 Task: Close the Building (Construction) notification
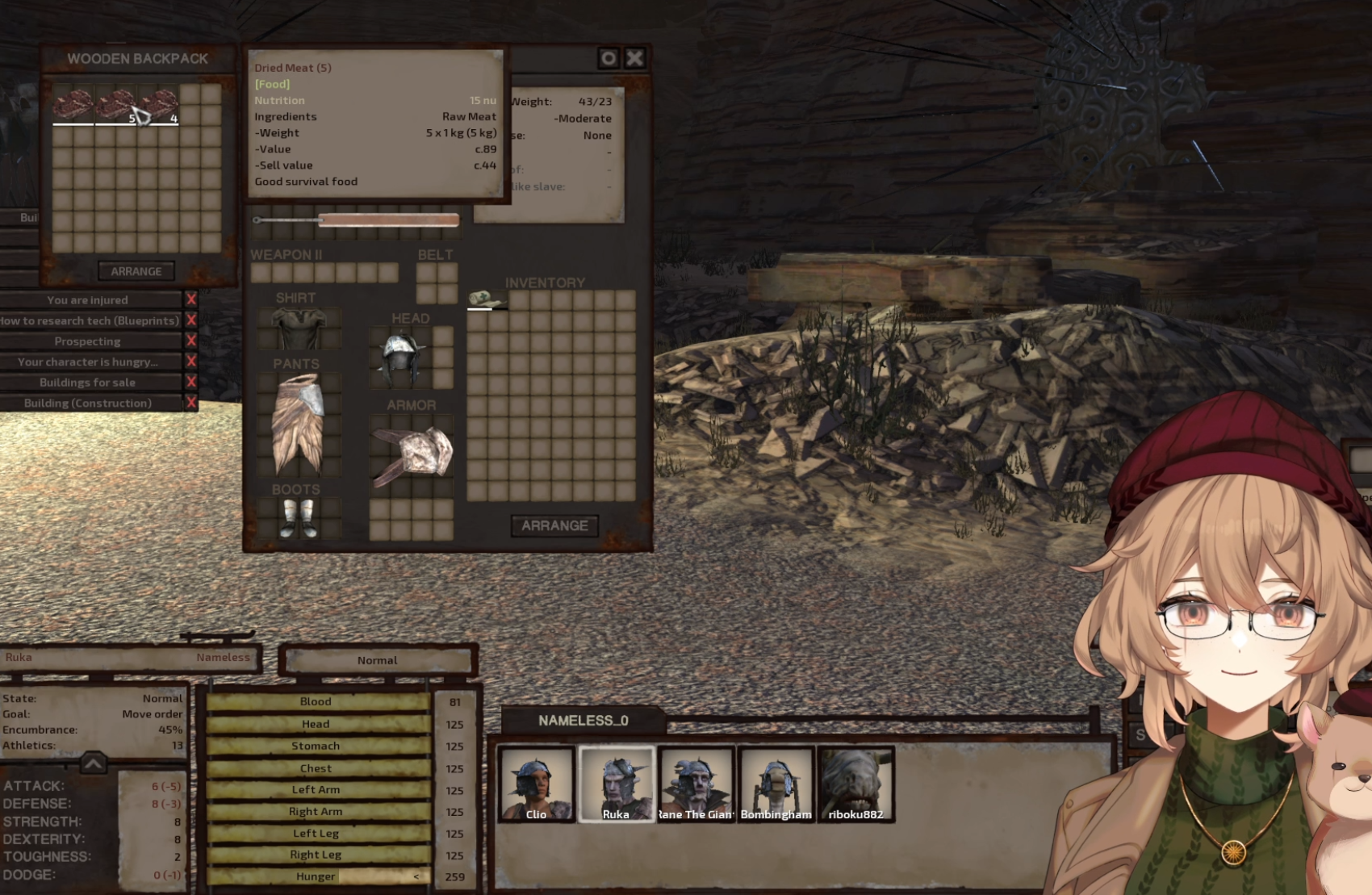pos(191,403)
